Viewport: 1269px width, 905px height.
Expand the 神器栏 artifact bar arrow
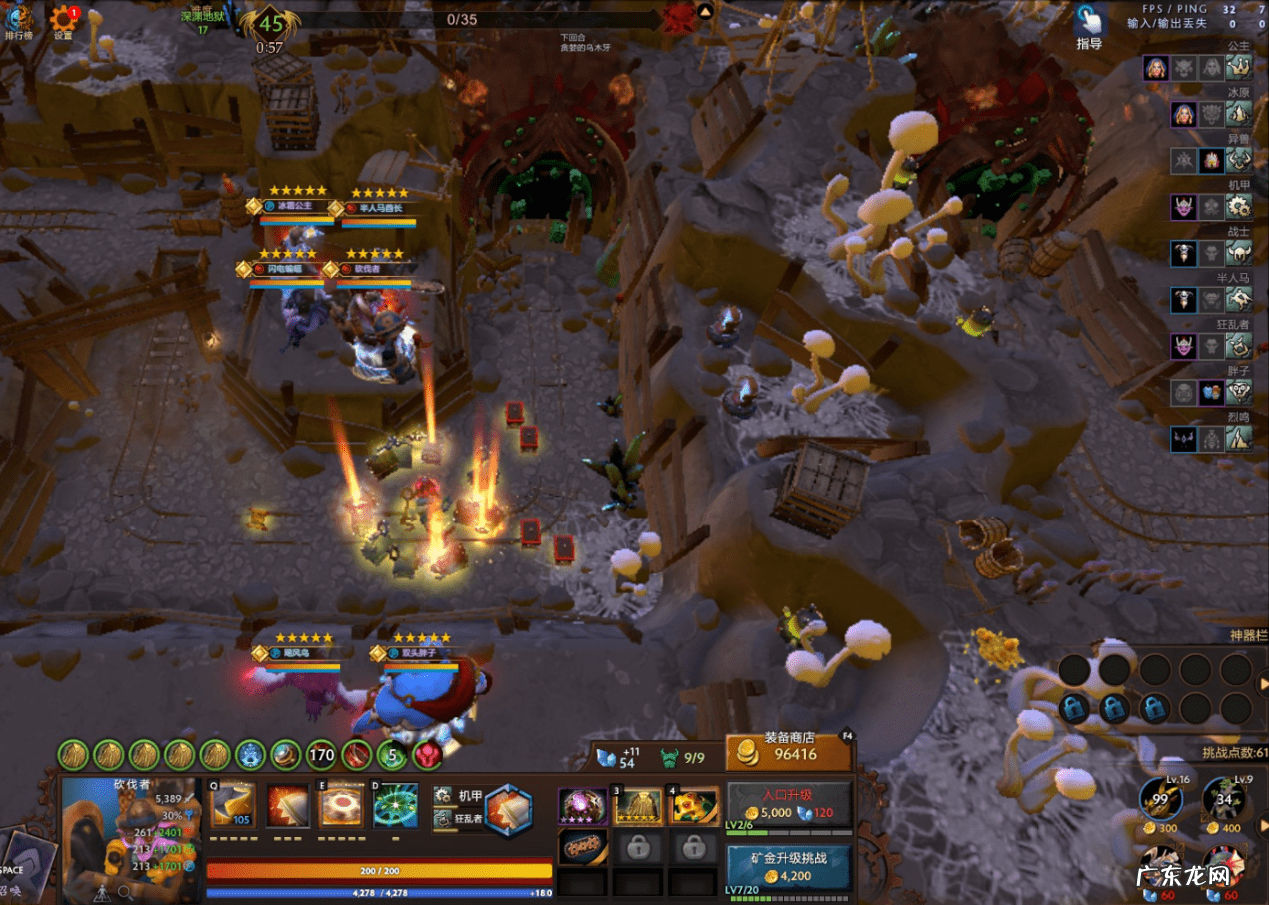click(x=1263, y=684)
